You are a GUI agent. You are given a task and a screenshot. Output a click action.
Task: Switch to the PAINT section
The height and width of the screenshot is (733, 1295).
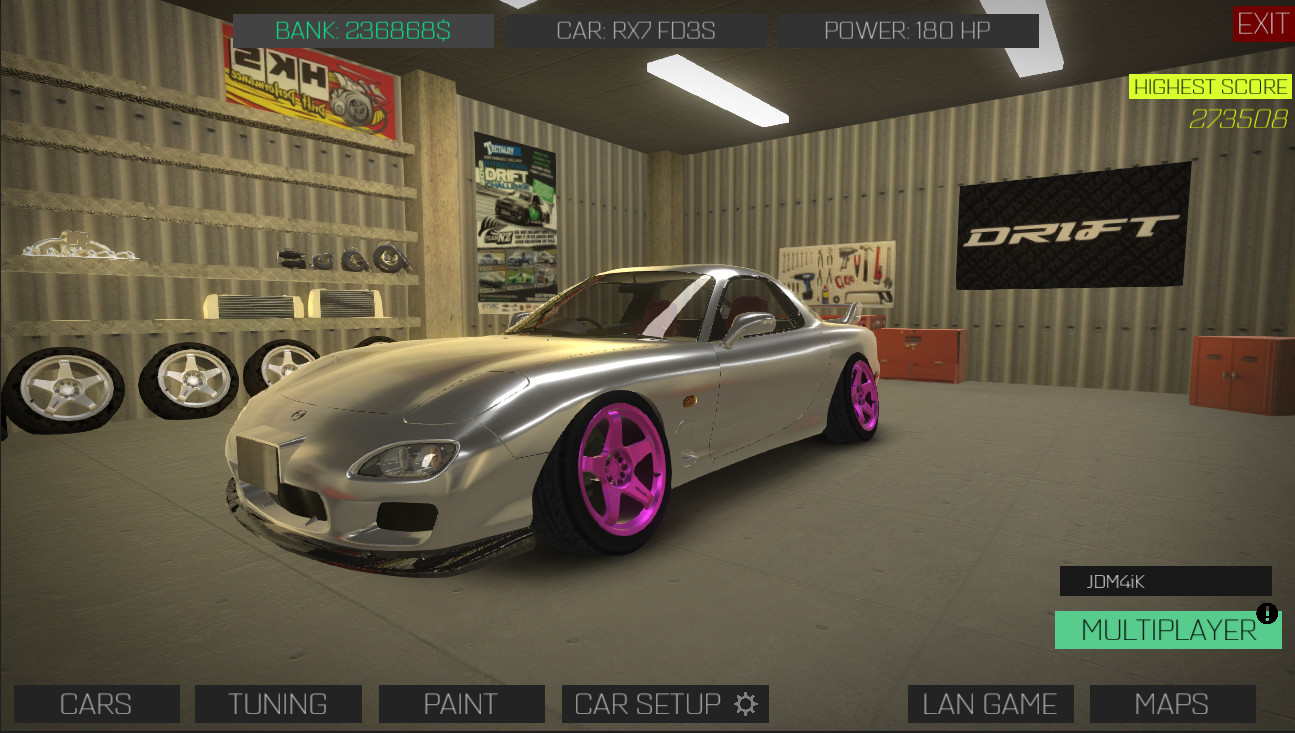[x=461, y=703]
